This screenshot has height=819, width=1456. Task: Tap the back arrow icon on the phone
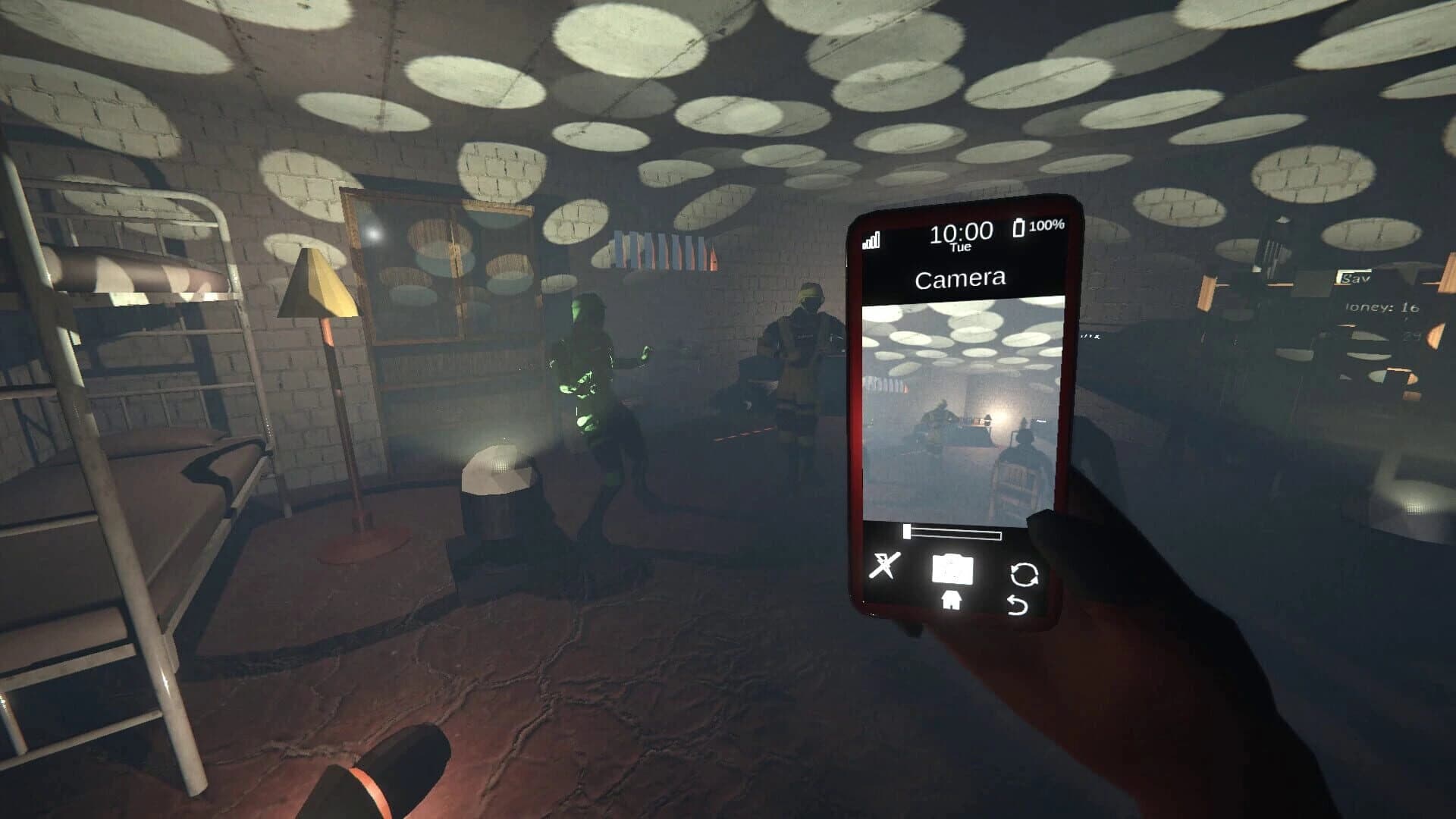coord(1018,604)
